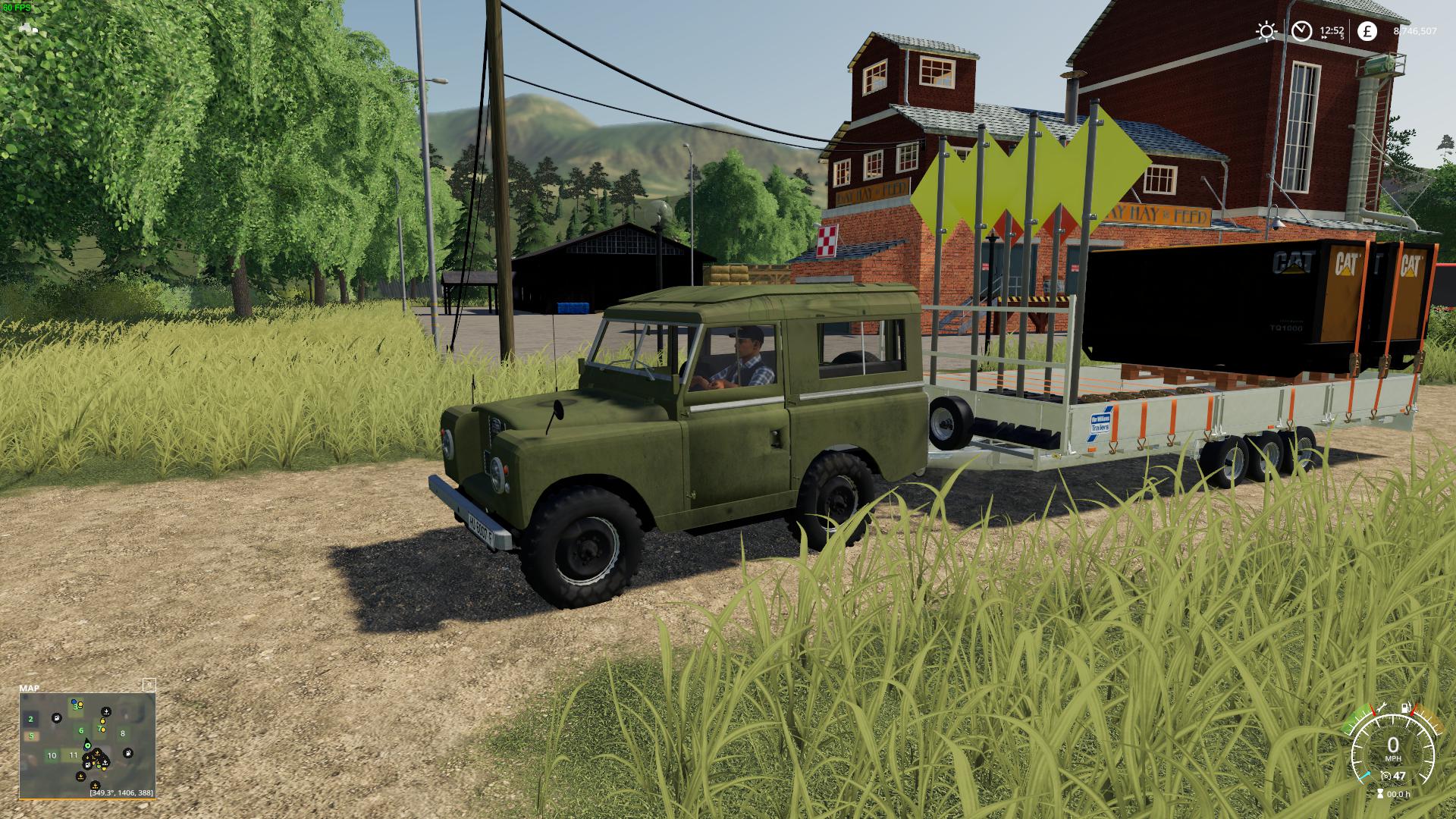
Task: Choose field 5 marker on the minimap
Action: point(31,736)
